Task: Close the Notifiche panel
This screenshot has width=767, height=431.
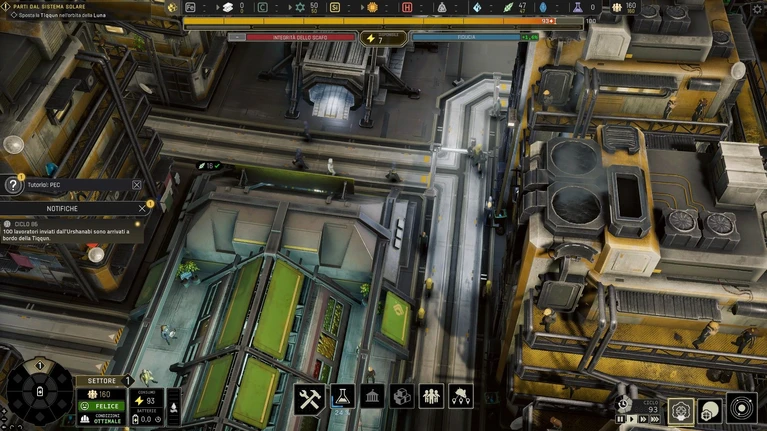Action: click(x=142, y=208)
